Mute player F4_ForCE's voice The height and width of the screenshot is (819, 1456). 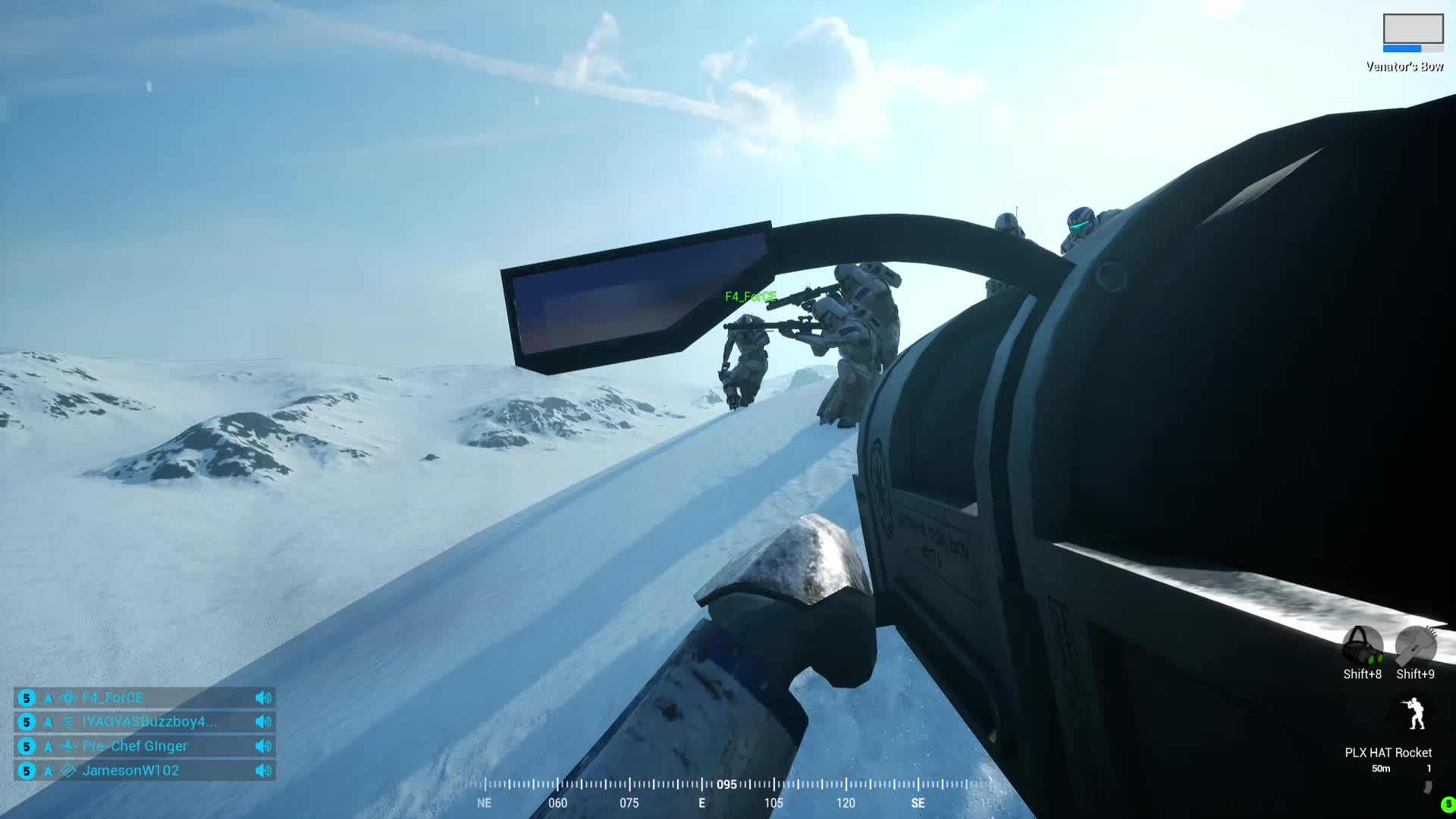tap(263, 698)
